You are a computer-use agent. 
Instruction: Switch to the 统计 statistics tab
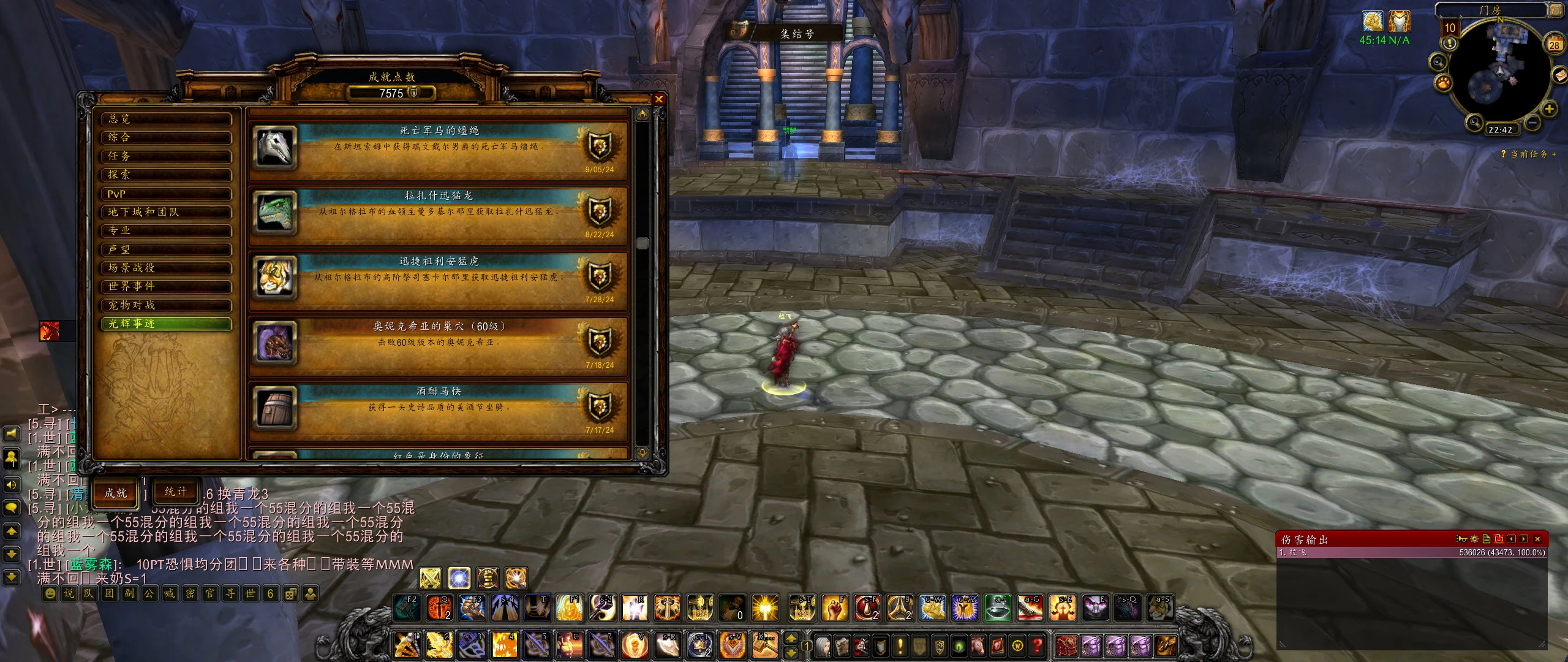tap(176, 492)
